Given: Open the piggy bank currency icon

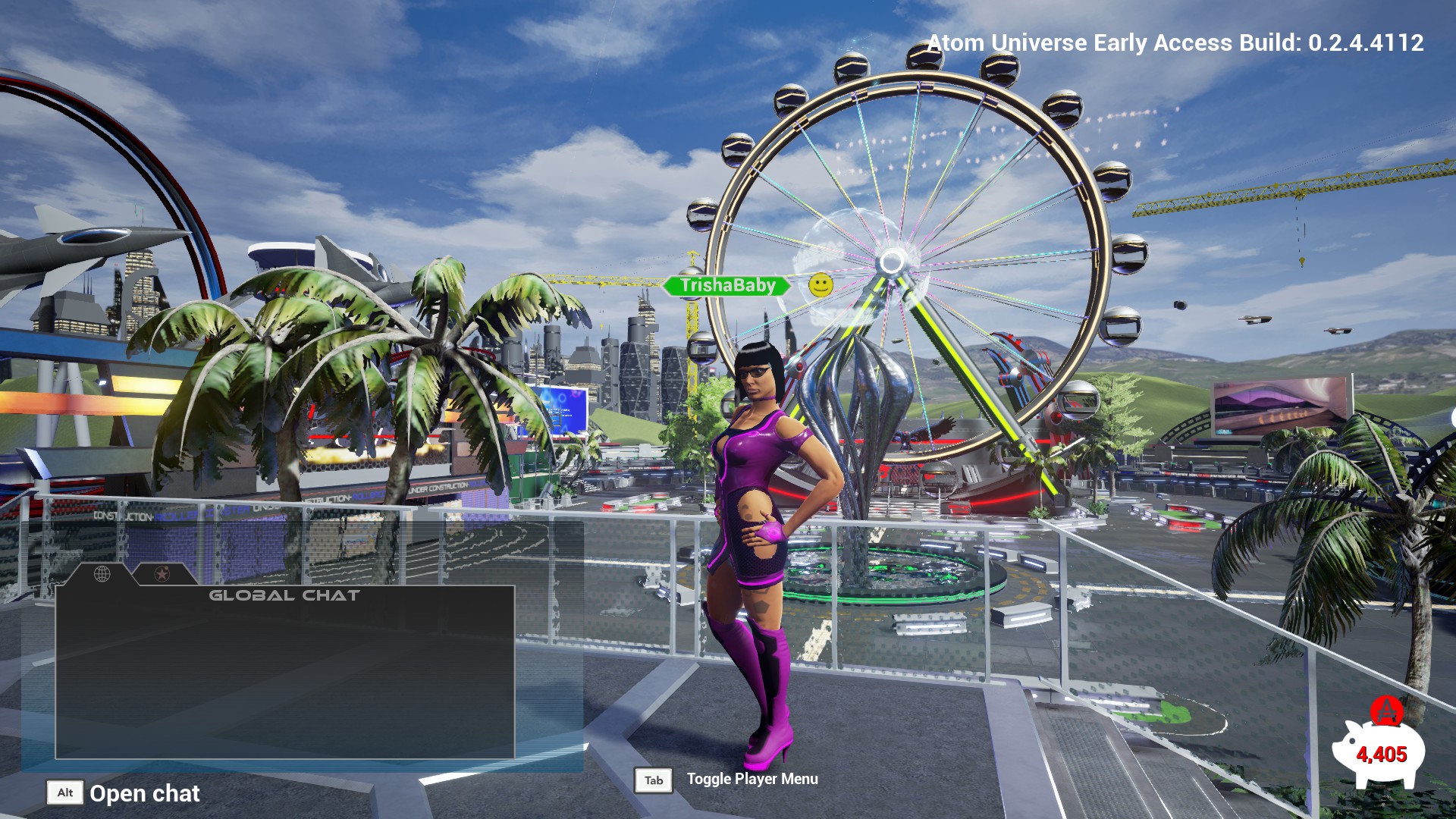Looking at the screenshot, I should [1378, 751].
